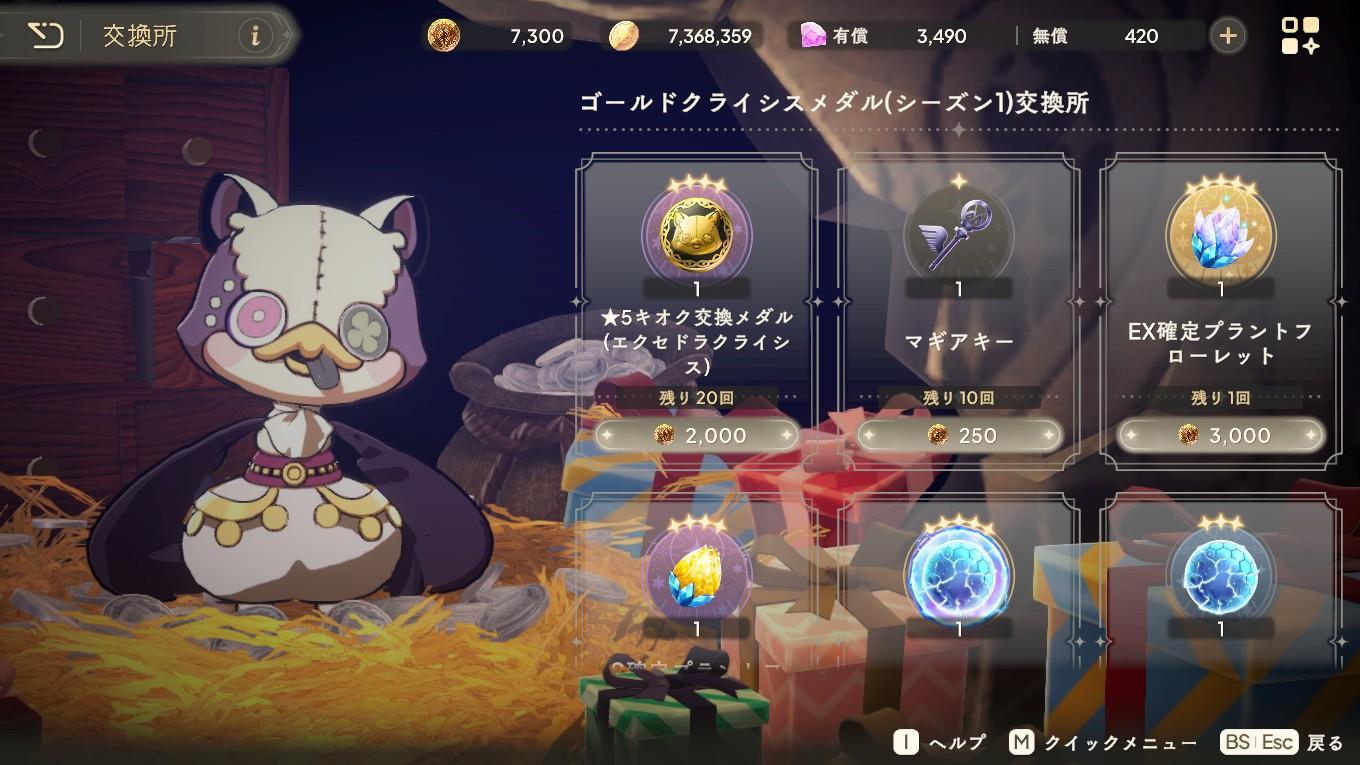Open the ヘルプ help menu

coord(940,743)
